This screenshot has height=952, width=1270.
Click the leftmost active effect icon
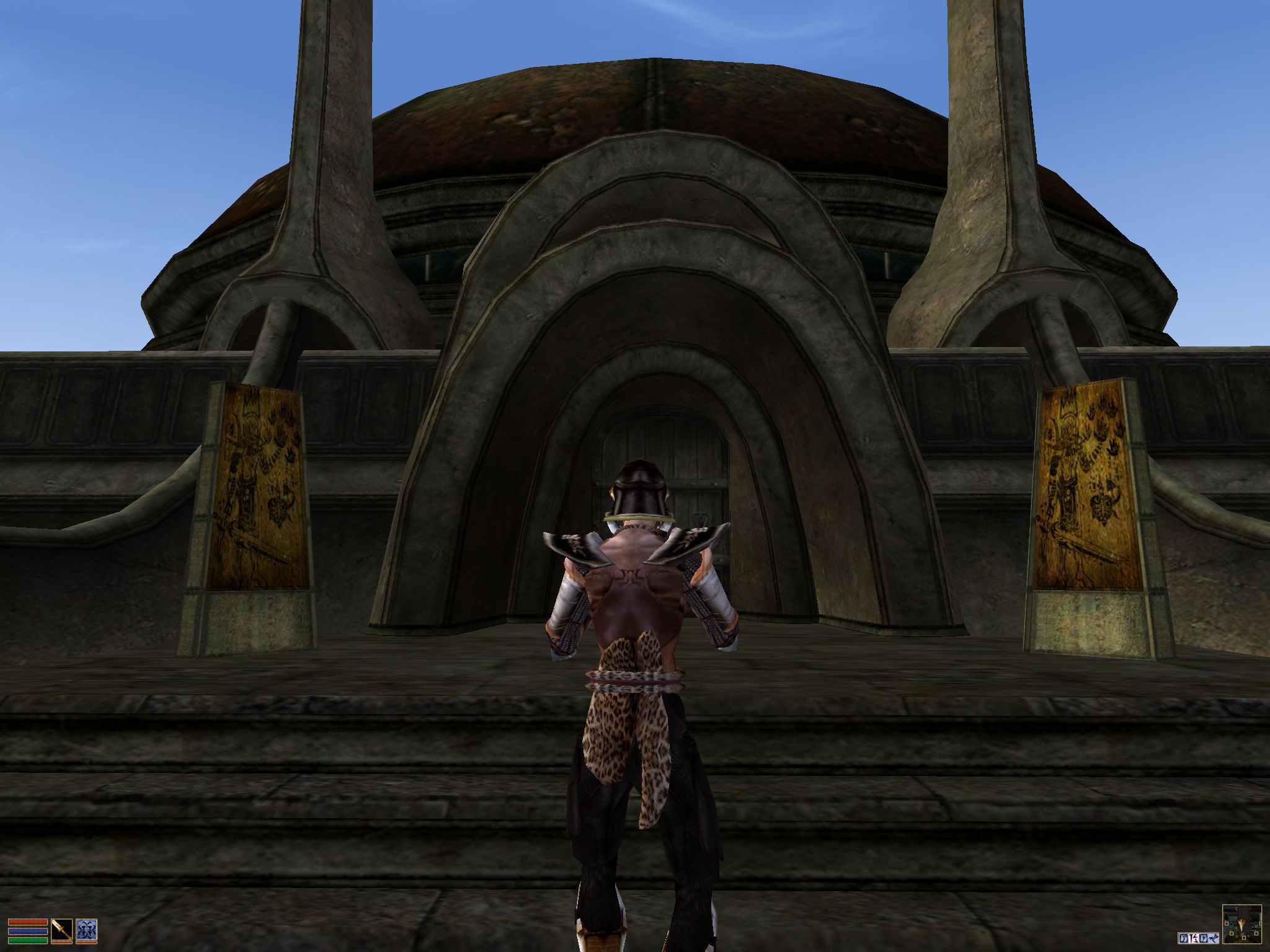[x=1183, y=938]
